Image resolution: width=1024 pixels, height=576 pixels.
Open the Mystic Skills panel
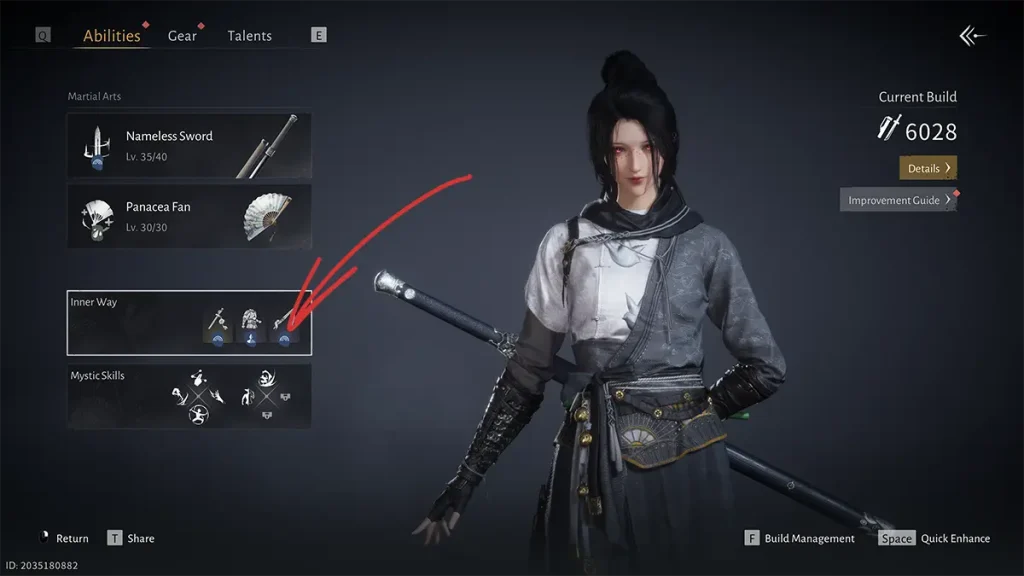pyautogui.click(x=189, y=396)
